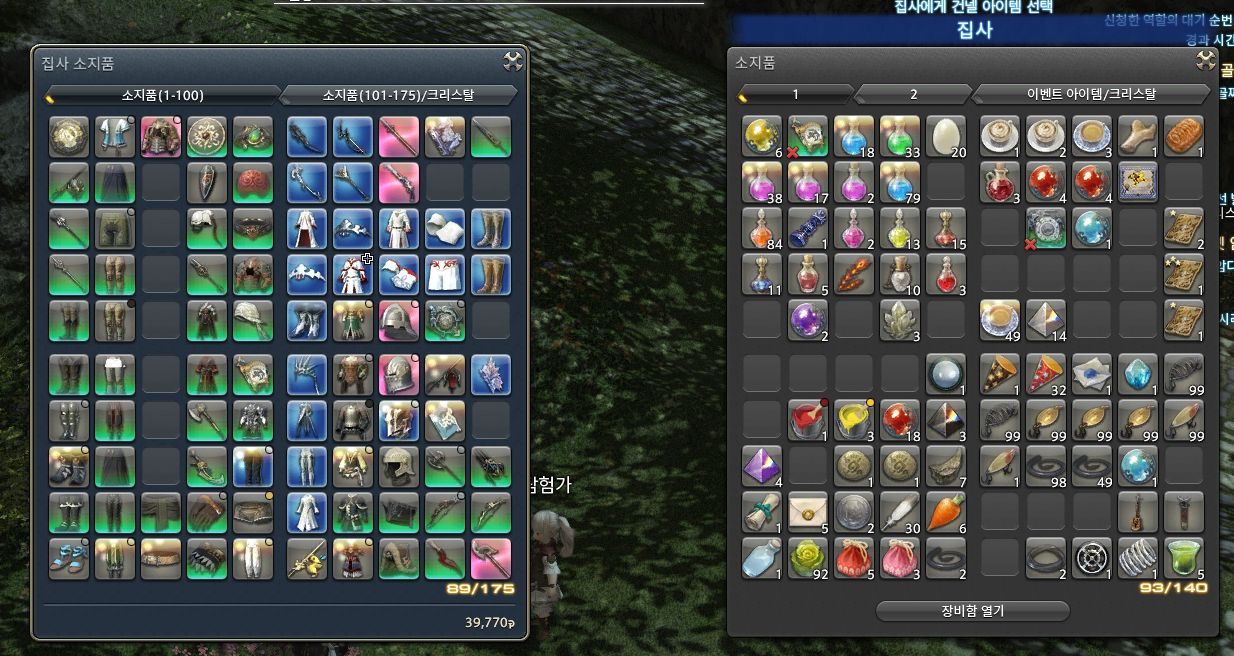The width and height of the screenshot is (1234, 656).
Task: Select the white envelope stack of 5
Action: (x=808, y=511)
